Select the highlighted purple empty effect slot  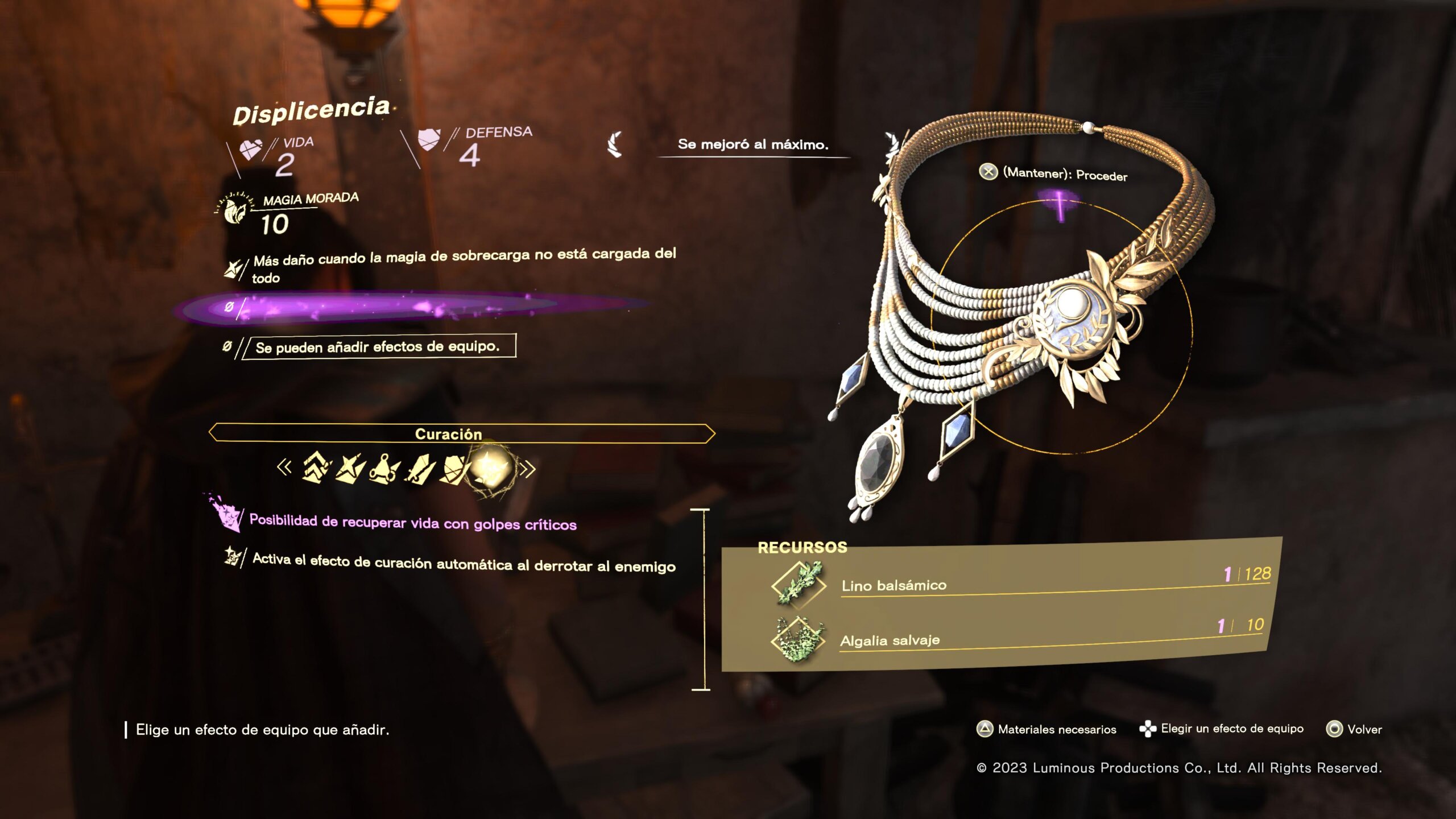coord(398,308)
